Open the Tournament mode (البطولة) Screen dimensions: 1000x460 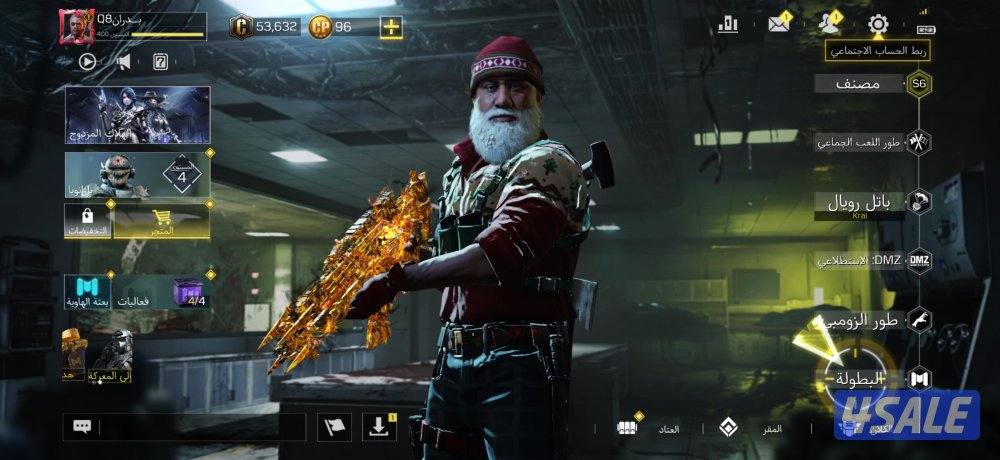(x=860, y=378)
